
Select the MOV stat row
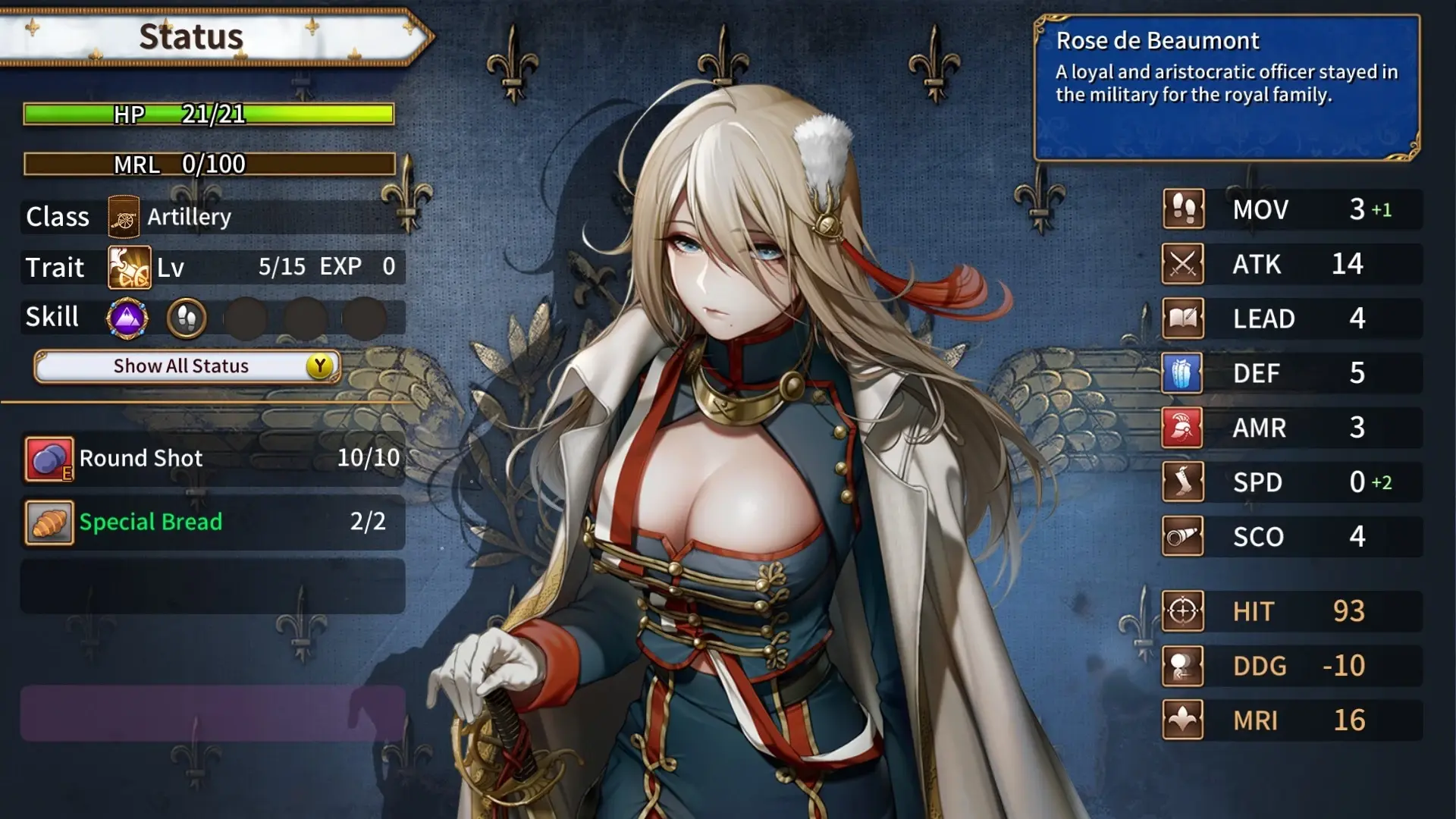click(1291, 209)
